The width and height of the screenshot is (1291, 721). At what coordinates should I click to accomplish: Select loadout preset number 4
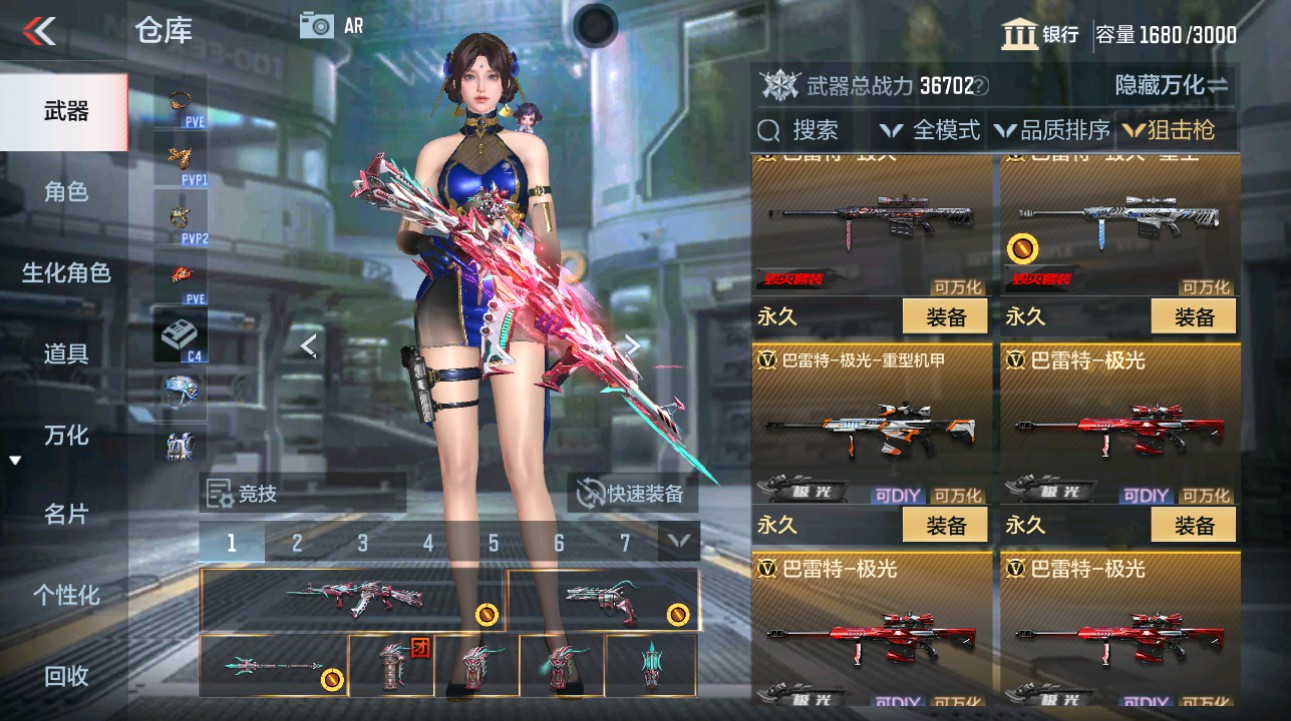click(427, 540)
